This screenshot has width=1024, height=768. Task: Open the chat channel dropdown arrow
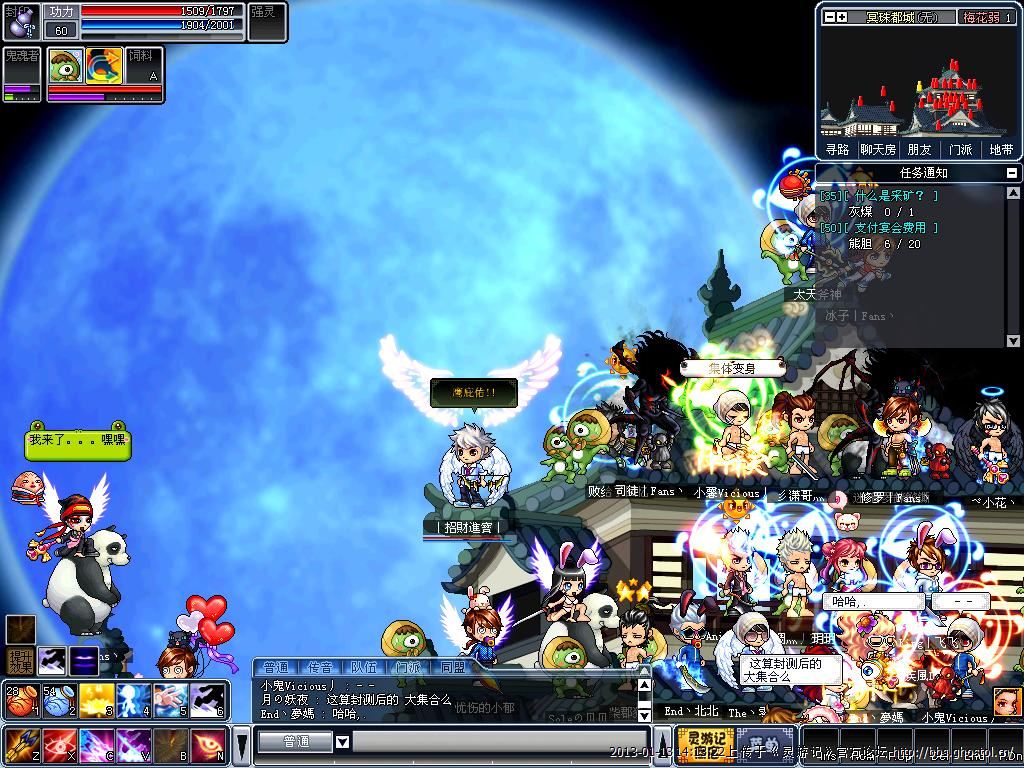(342, 742)
